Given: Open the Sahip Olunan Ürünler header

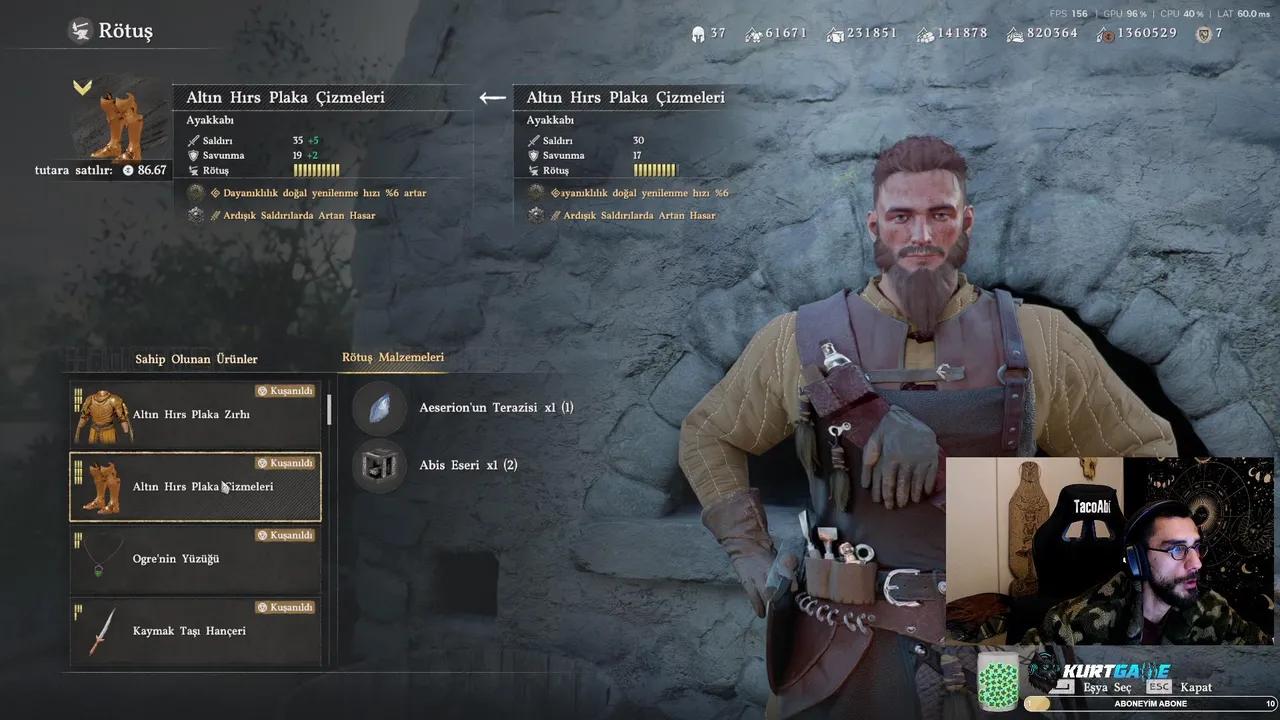Looking at the screenshot, I should point(196,359).
